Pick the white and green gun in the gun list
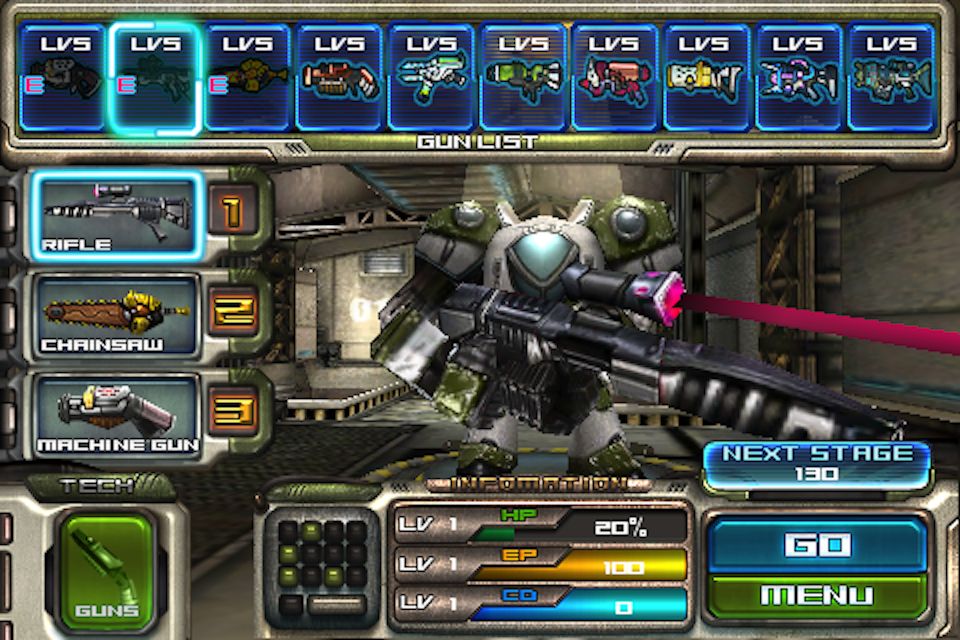The width and height of the screenshot is (960, 640). tap(431, 78)
